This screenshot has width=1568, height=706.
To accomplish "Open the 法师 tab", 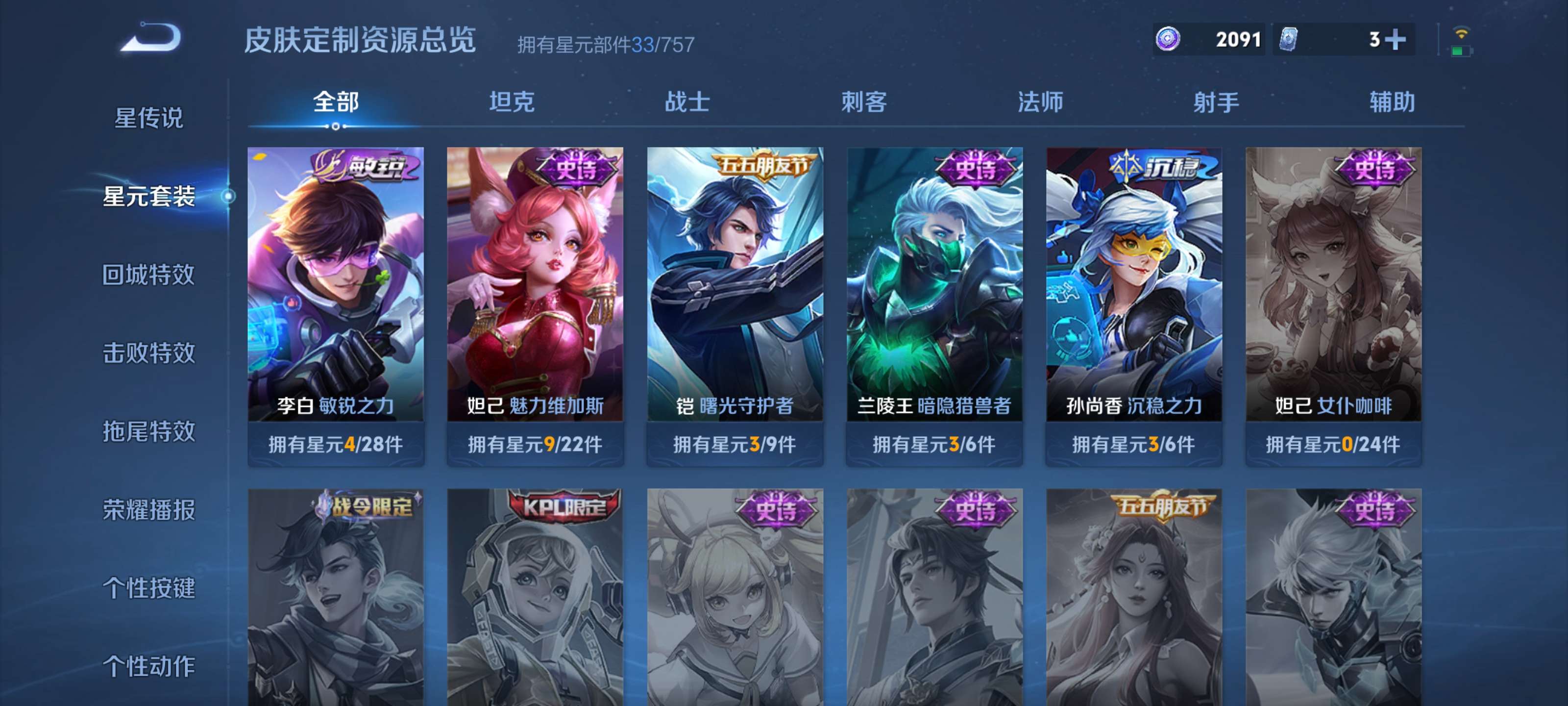I will point(1040,102).
